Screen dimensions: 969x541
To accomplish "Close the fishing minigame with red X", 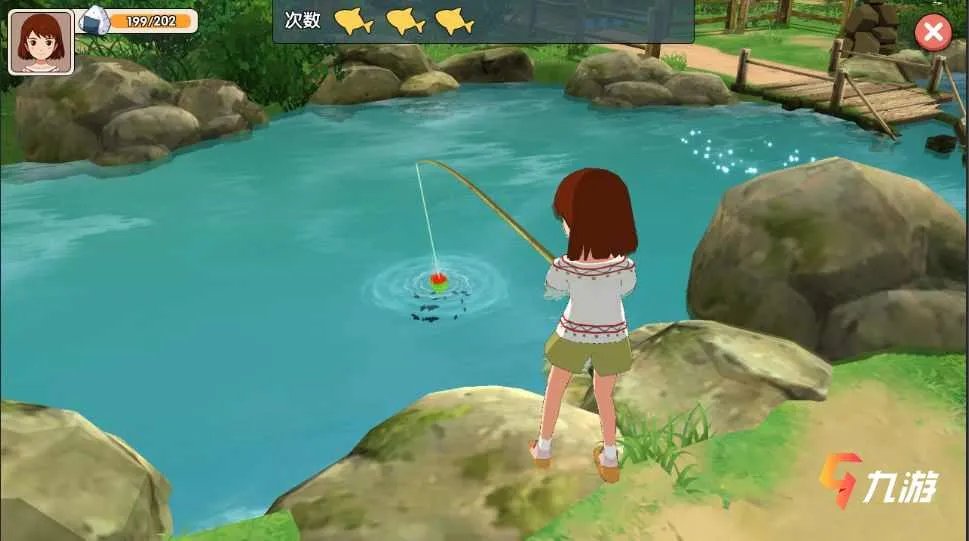I will pos(933,33).
